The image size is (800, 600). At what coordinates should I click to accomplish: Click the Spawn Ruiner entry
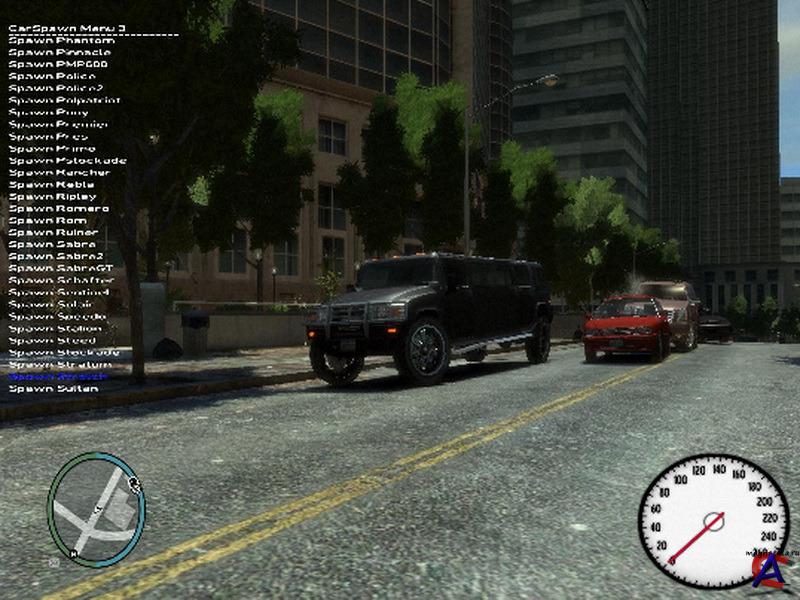click(x=53, y=232)
